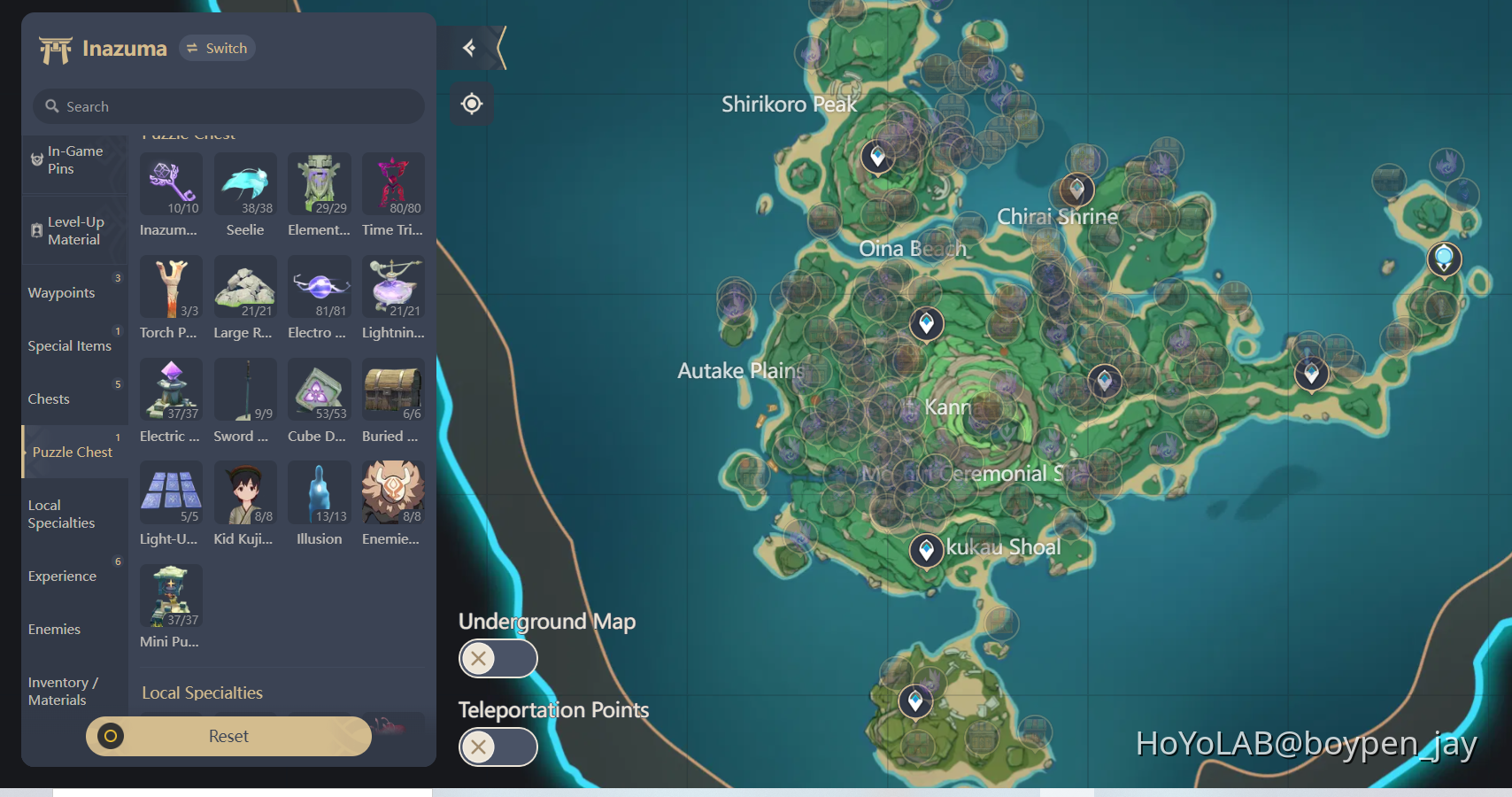
Task: Collapse the left panel with the arrow
Action: tap(469, 48)
